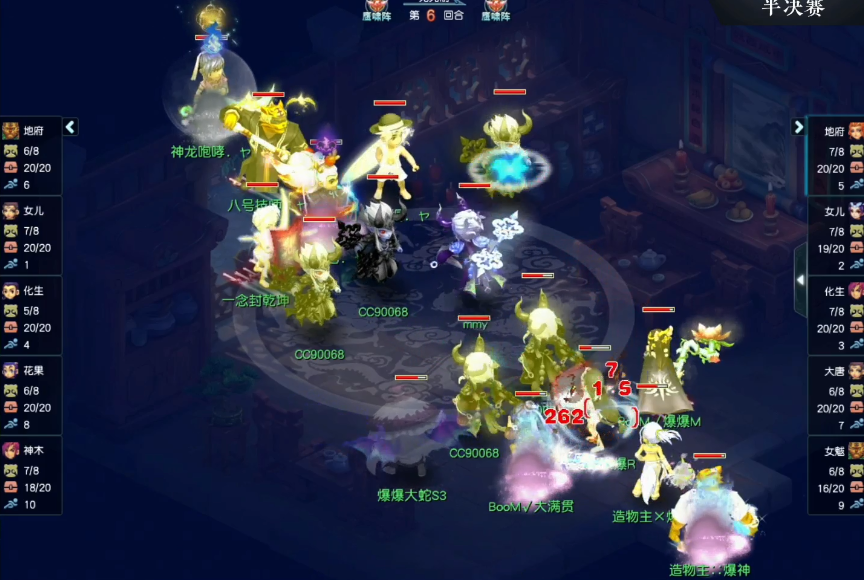
Task: Click the left team's 鹰啸阵 formation icon
Action: point(376,10)
